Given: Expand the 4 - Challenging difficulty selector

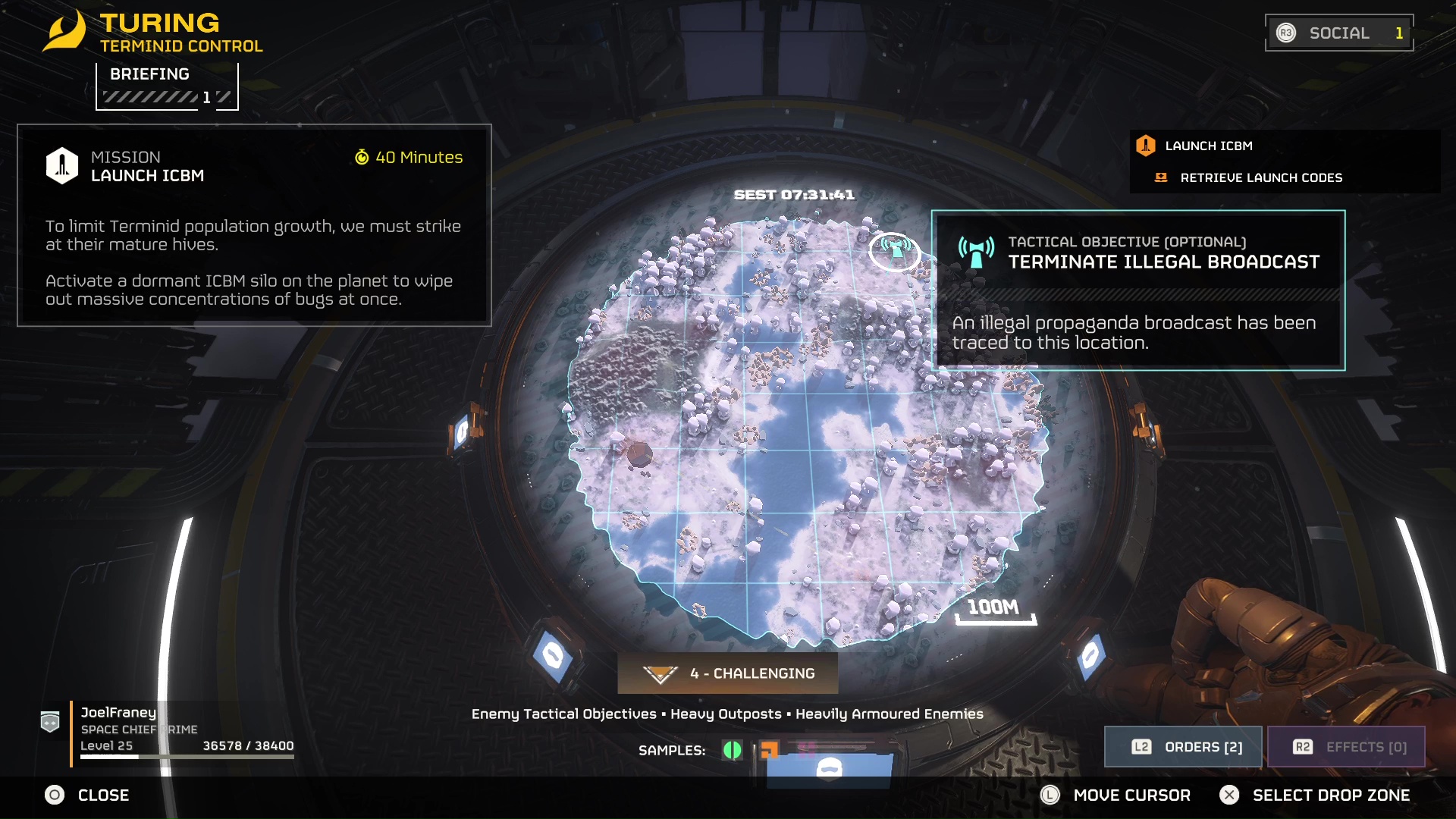Looking at the screenshot, I should pos(727,673).
